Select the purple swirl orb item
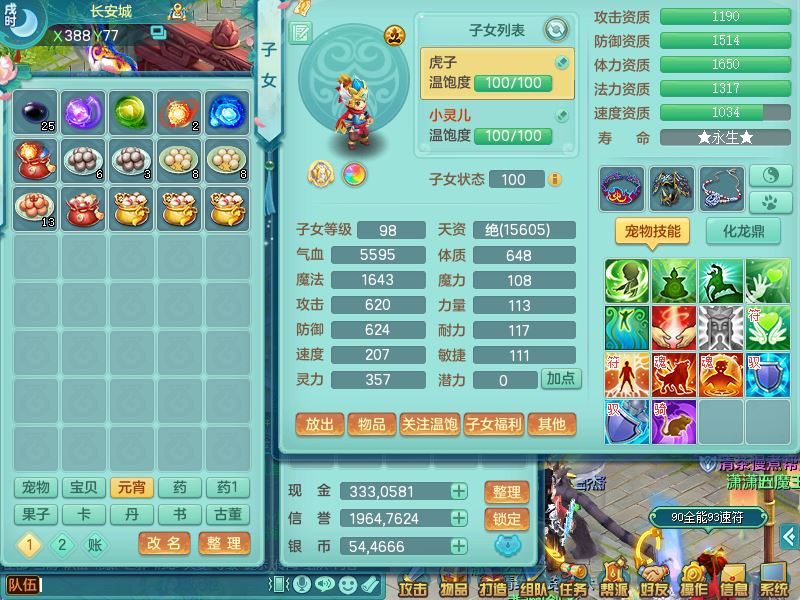 coord(84,110)
